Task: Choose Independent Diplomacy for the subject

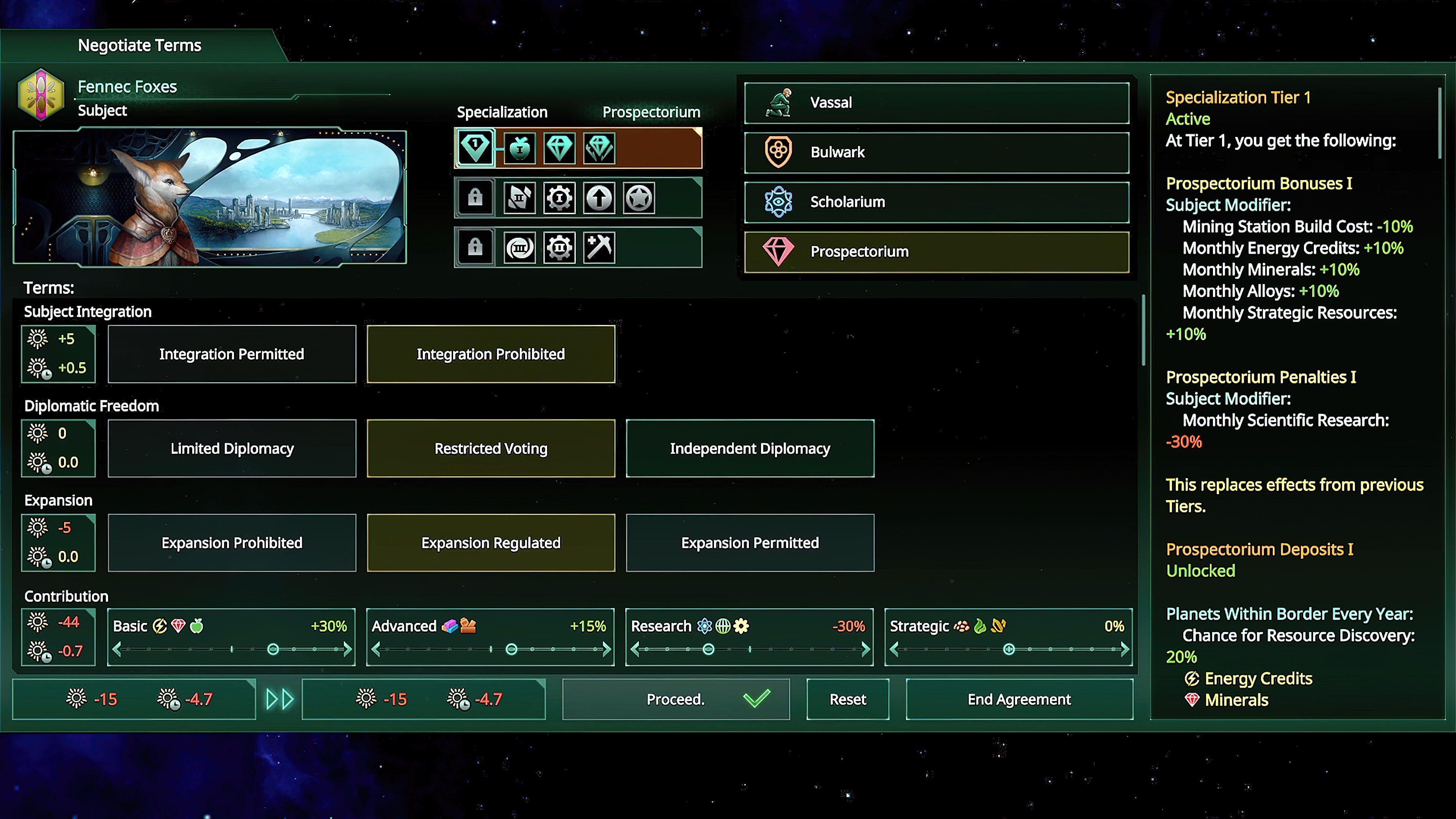Action: pyautogui.click(x=750, y=448)
